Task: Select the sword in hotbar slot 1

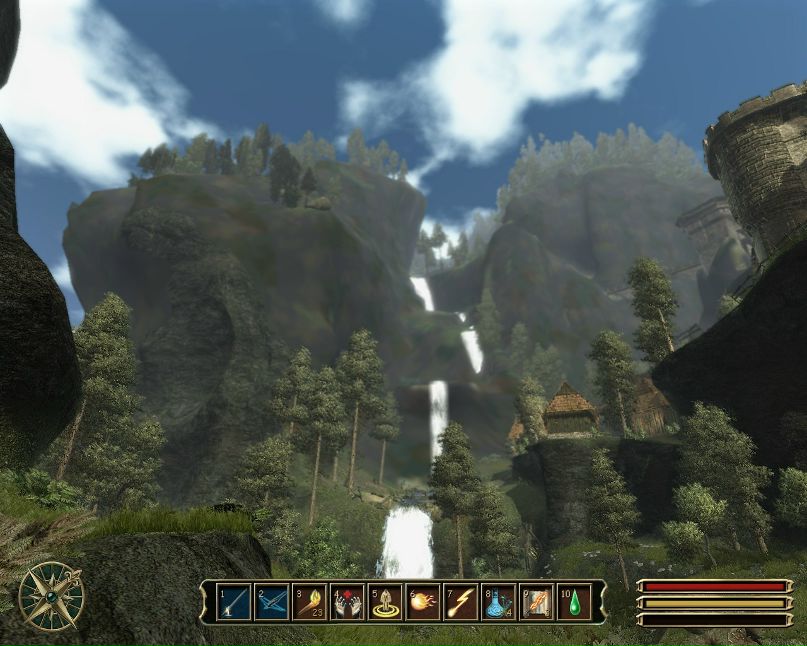Action: 233,602
